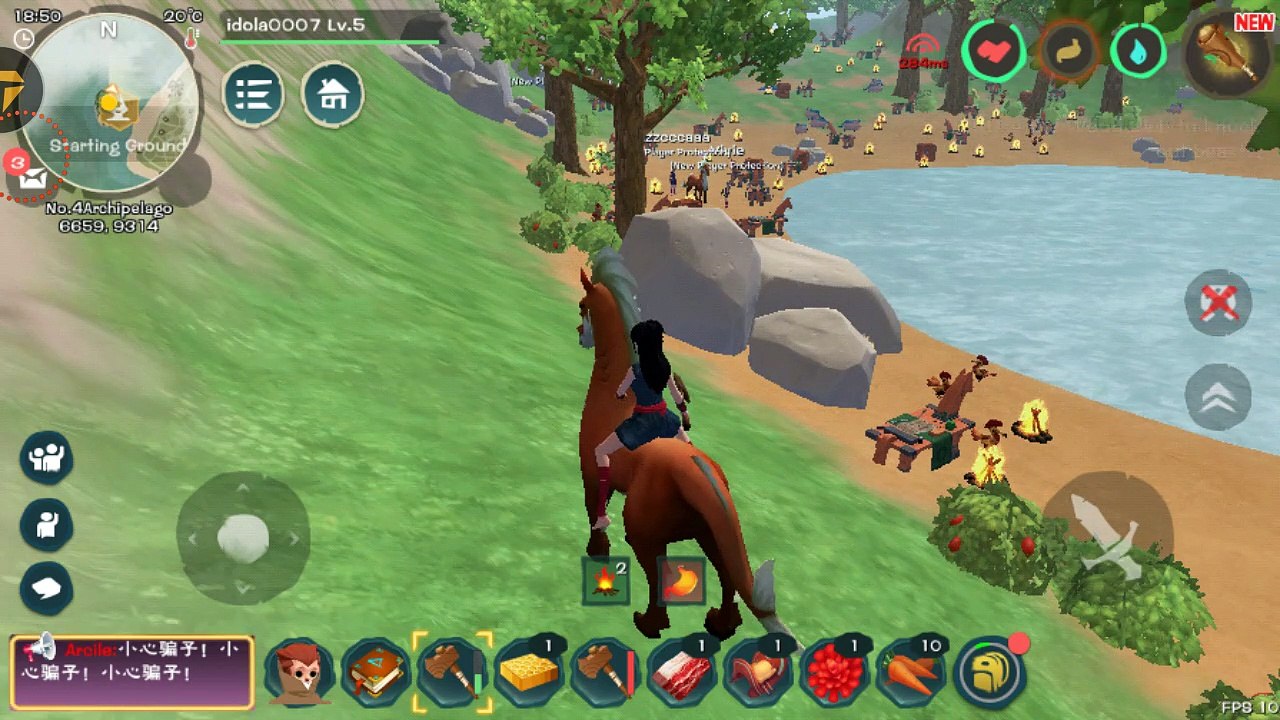The height and width of the screenshot is (720, 1280).
Task: Select the hammer with red durability bar
Action: pyautogui.click(x=606, y=672)
